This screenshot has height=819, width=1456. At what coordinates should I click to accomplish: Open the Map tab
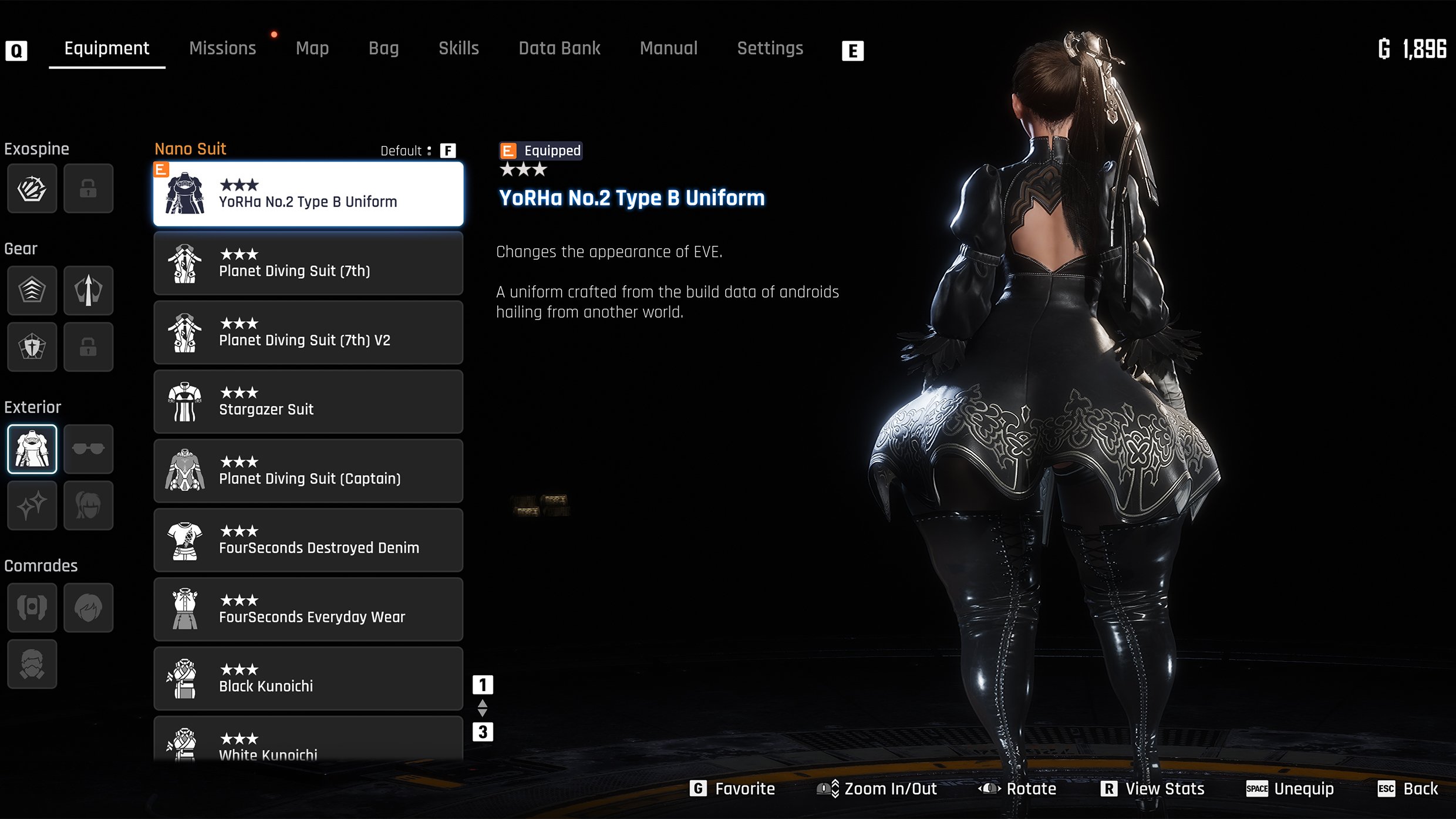tap(312, 48)
